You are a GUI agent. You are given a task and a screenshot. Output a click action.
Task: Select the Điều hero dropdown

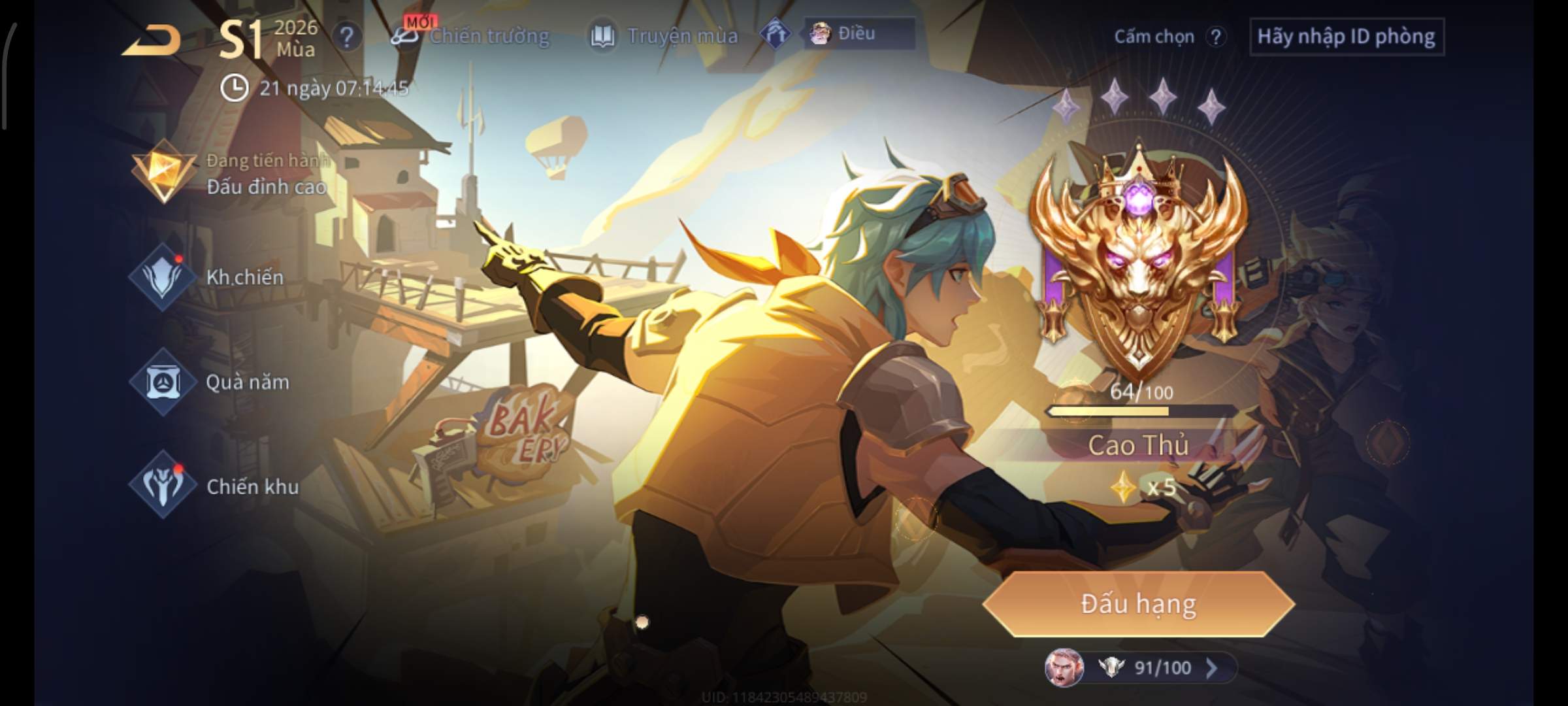point(859,33)
